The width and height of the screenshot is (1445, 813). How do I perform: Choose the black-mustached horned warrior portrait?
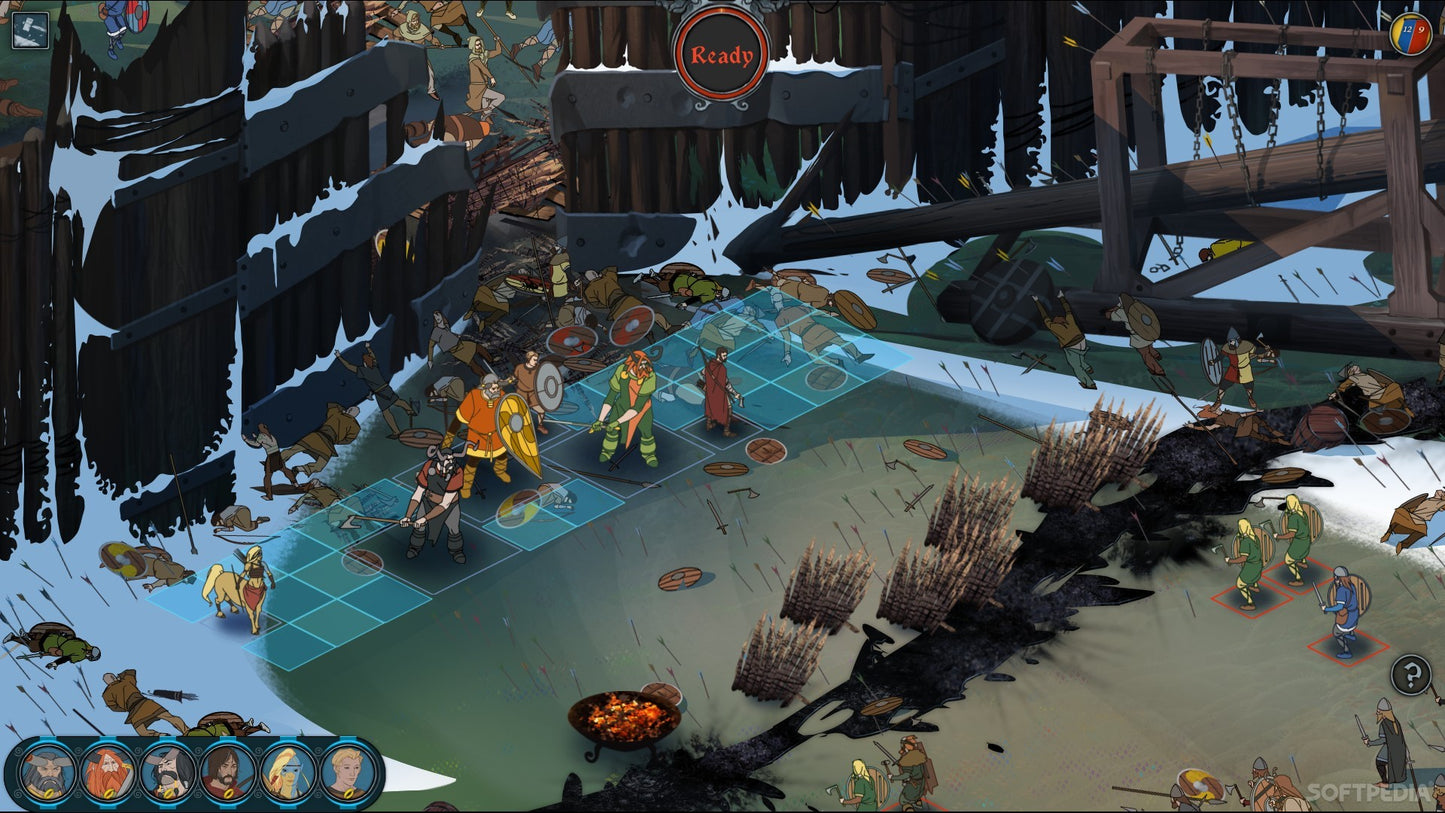168,771
